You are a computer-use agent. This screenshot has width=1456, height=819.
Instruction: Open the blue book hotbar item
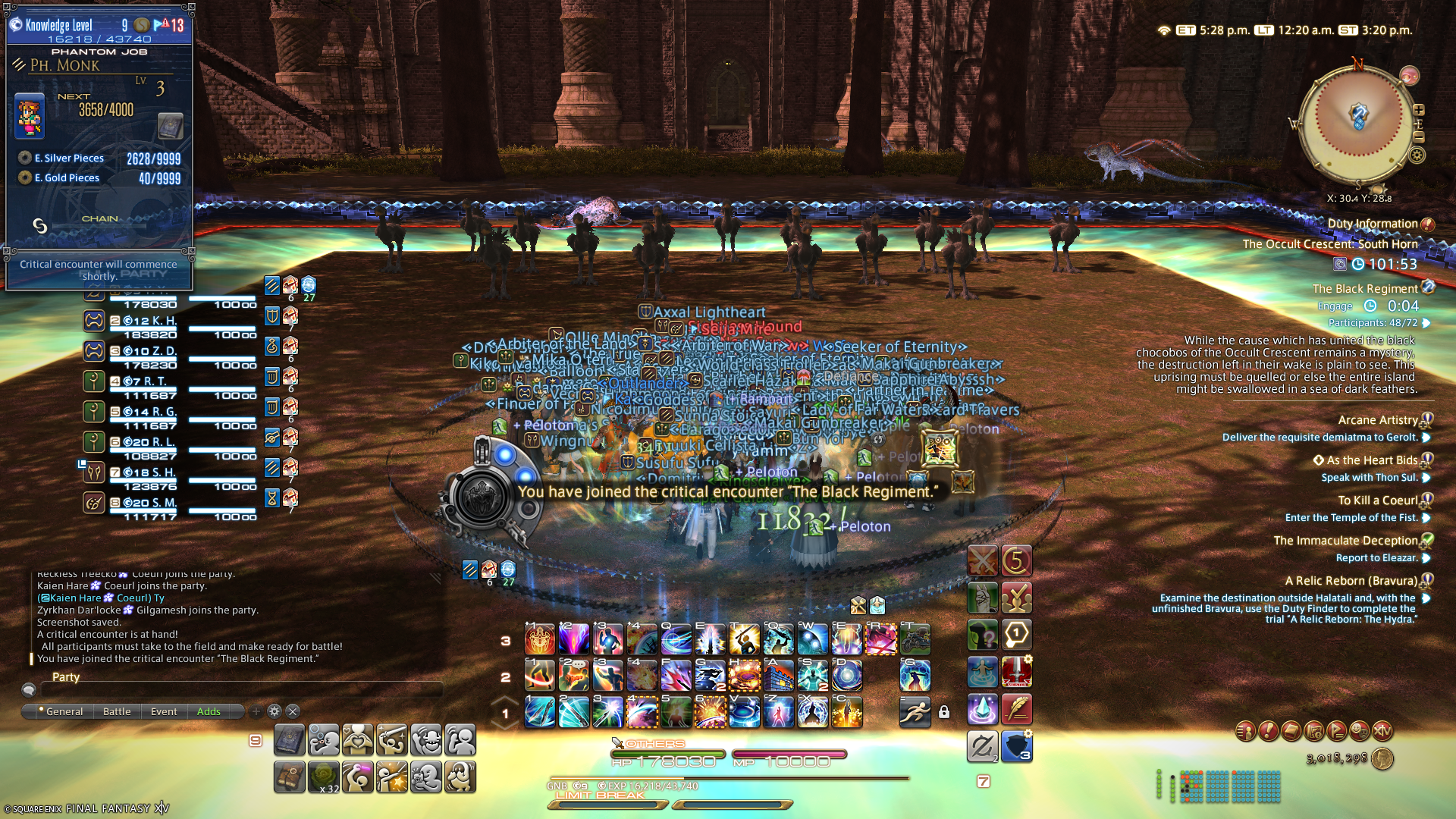coord(290,739)
